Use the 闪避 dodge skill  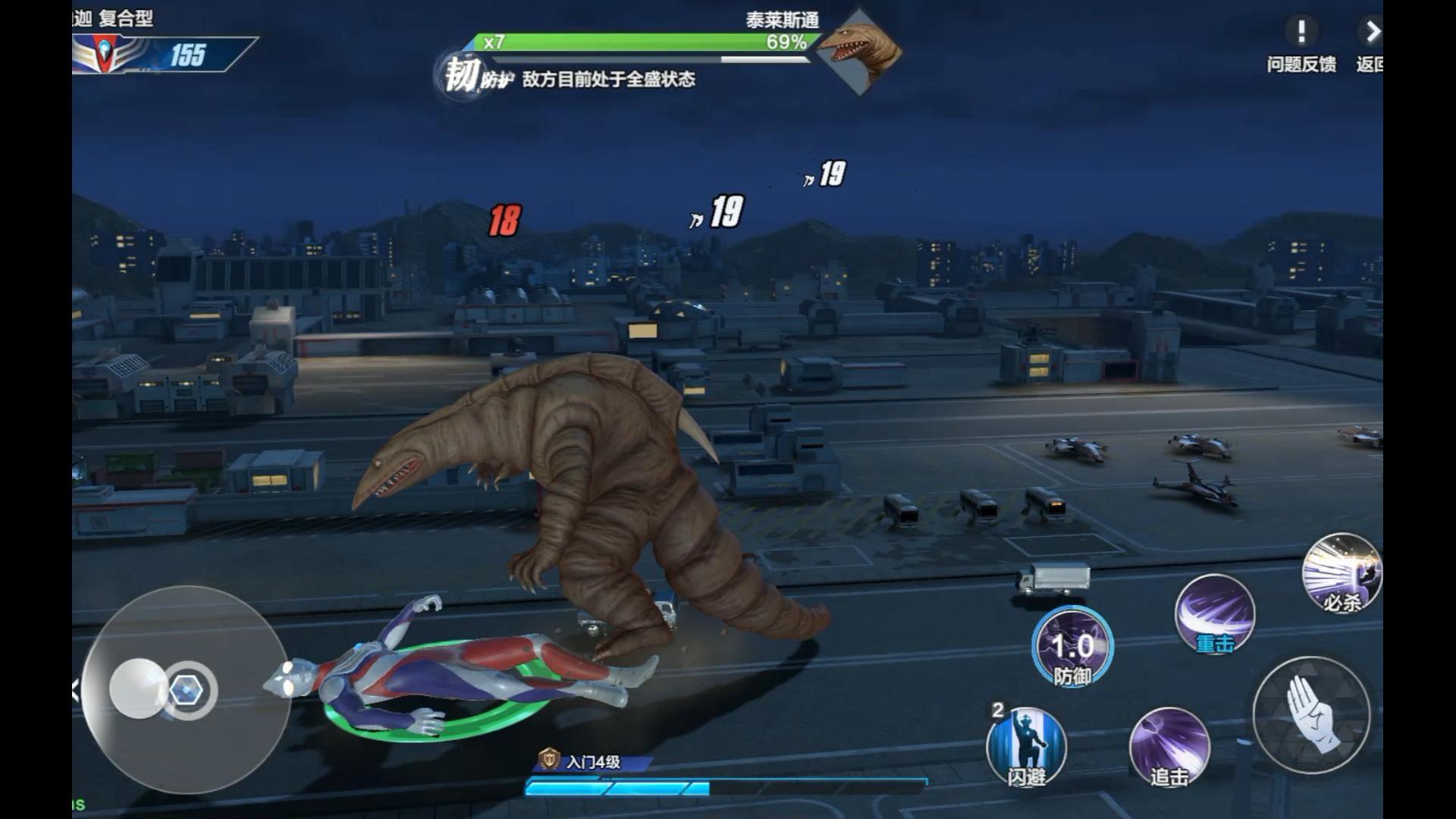click(x=1026, y=747)
